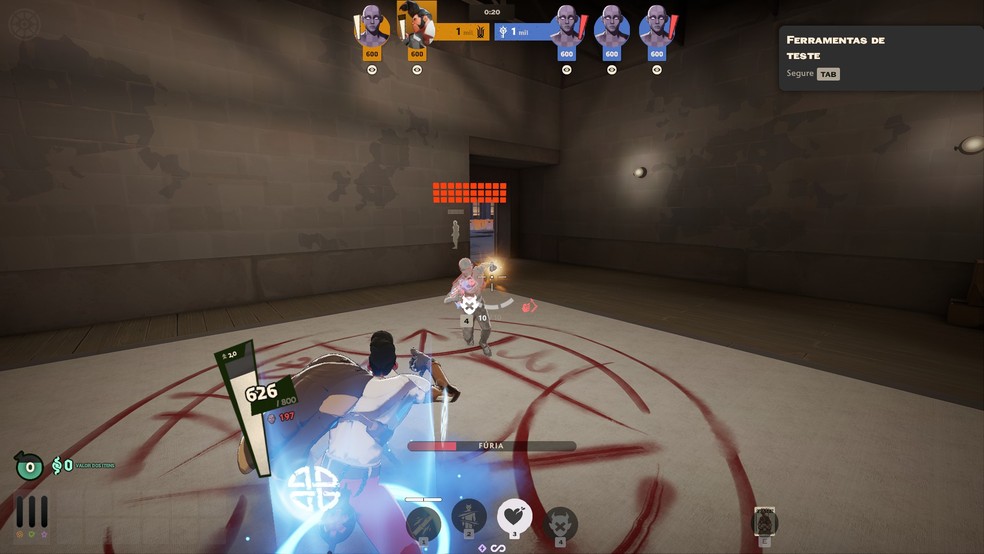Screen dimensions: 984x554
Task: Activate the claw slash ability icon
Action: click(x=422, y=521)
